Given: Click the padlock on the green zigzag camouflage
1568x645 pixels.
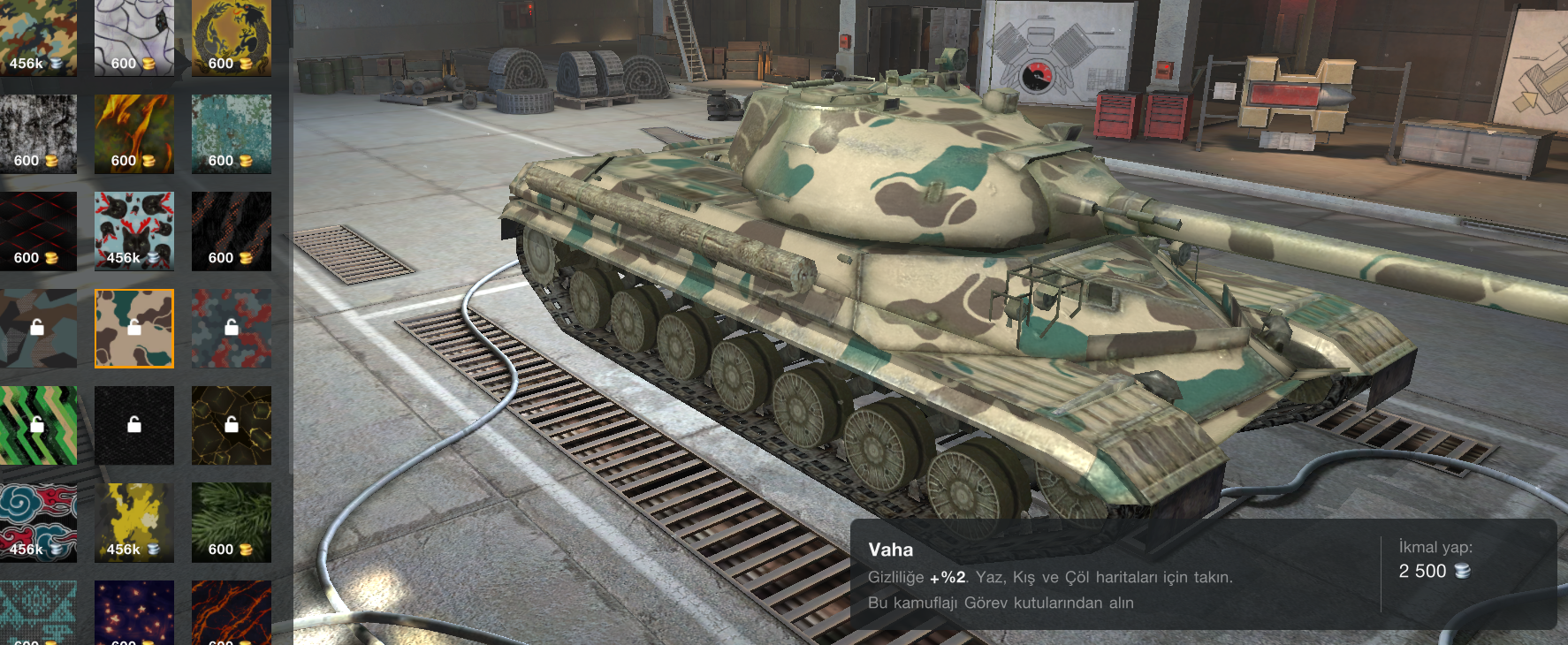Looking at the screenshot, I should (37, 425).
